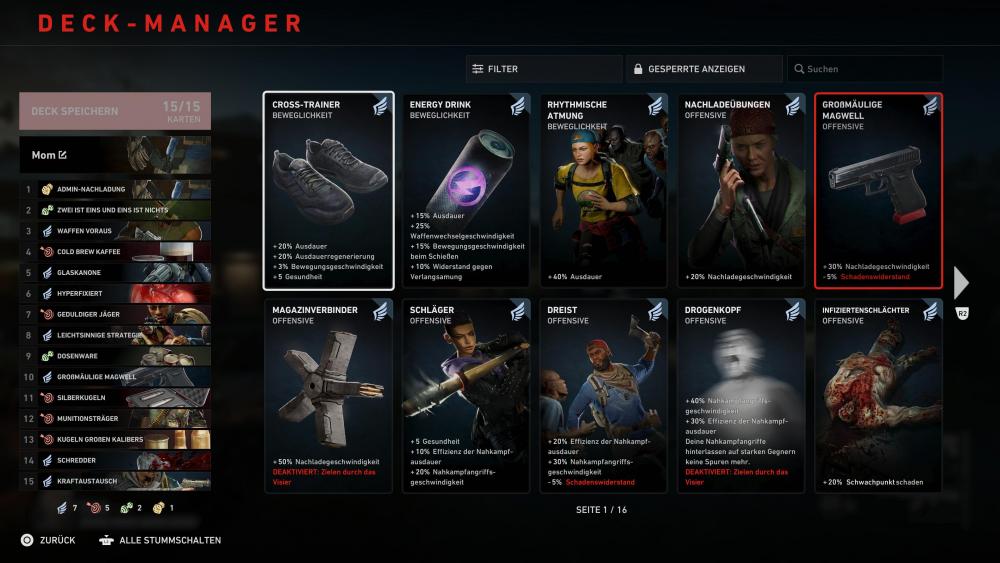Screen dimensions: 1000x563
Task: Select the Cross-Trainer card
Action: (328, 190)
